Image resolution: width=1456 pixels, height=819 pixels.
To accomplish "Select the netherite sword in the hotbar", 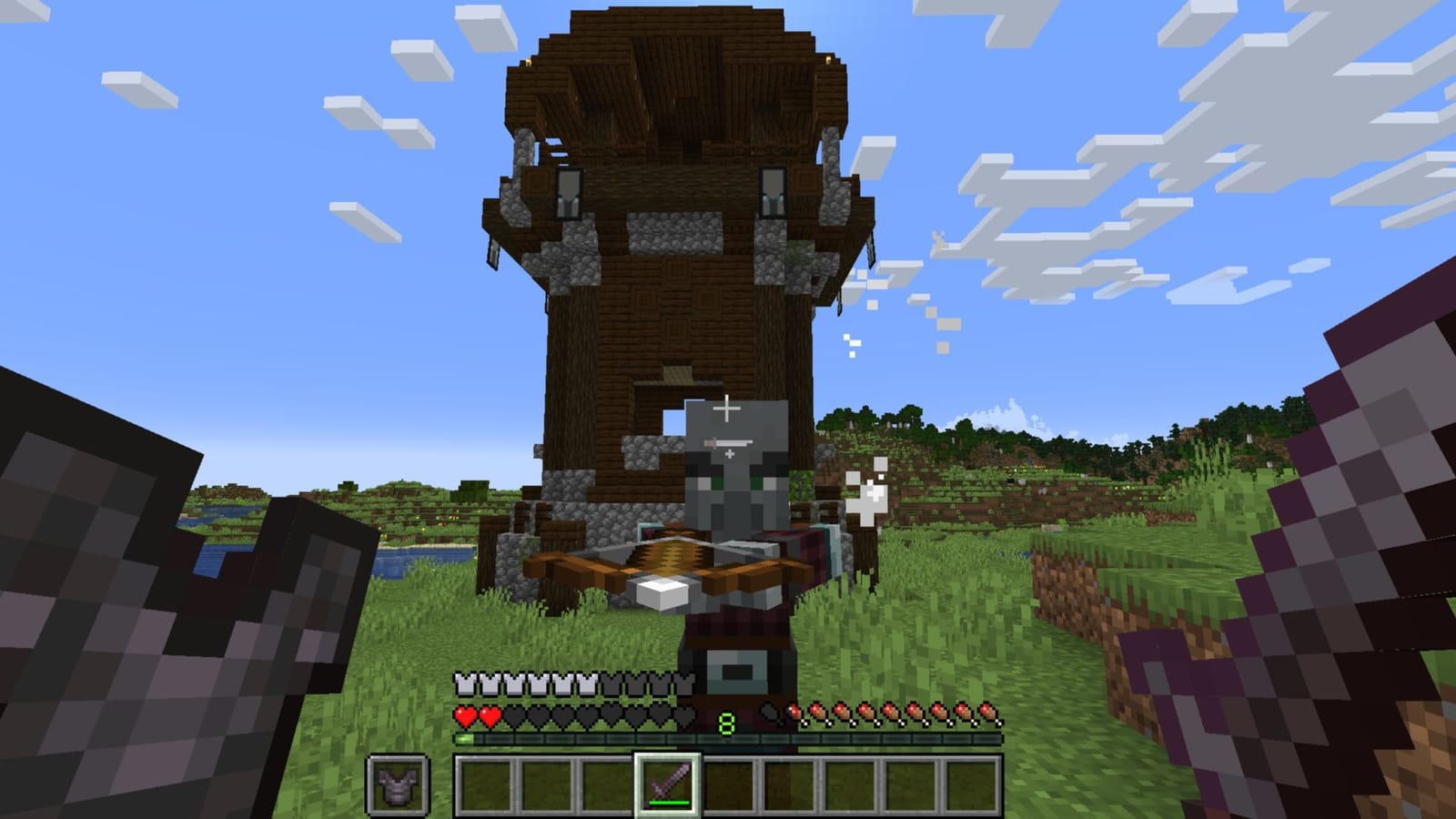I will click(668, 784).
